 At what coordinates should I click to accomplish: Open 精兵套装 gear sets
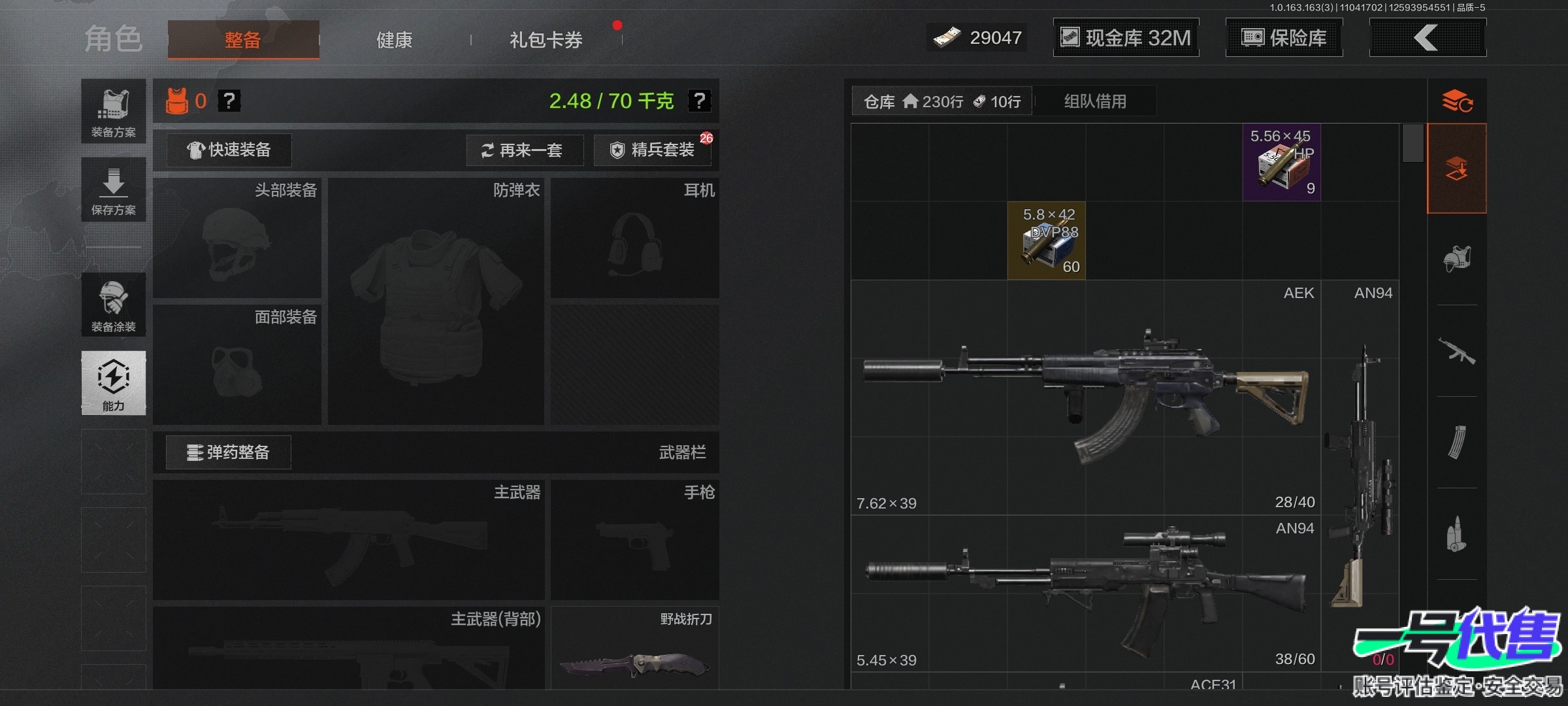click(653, 150)
